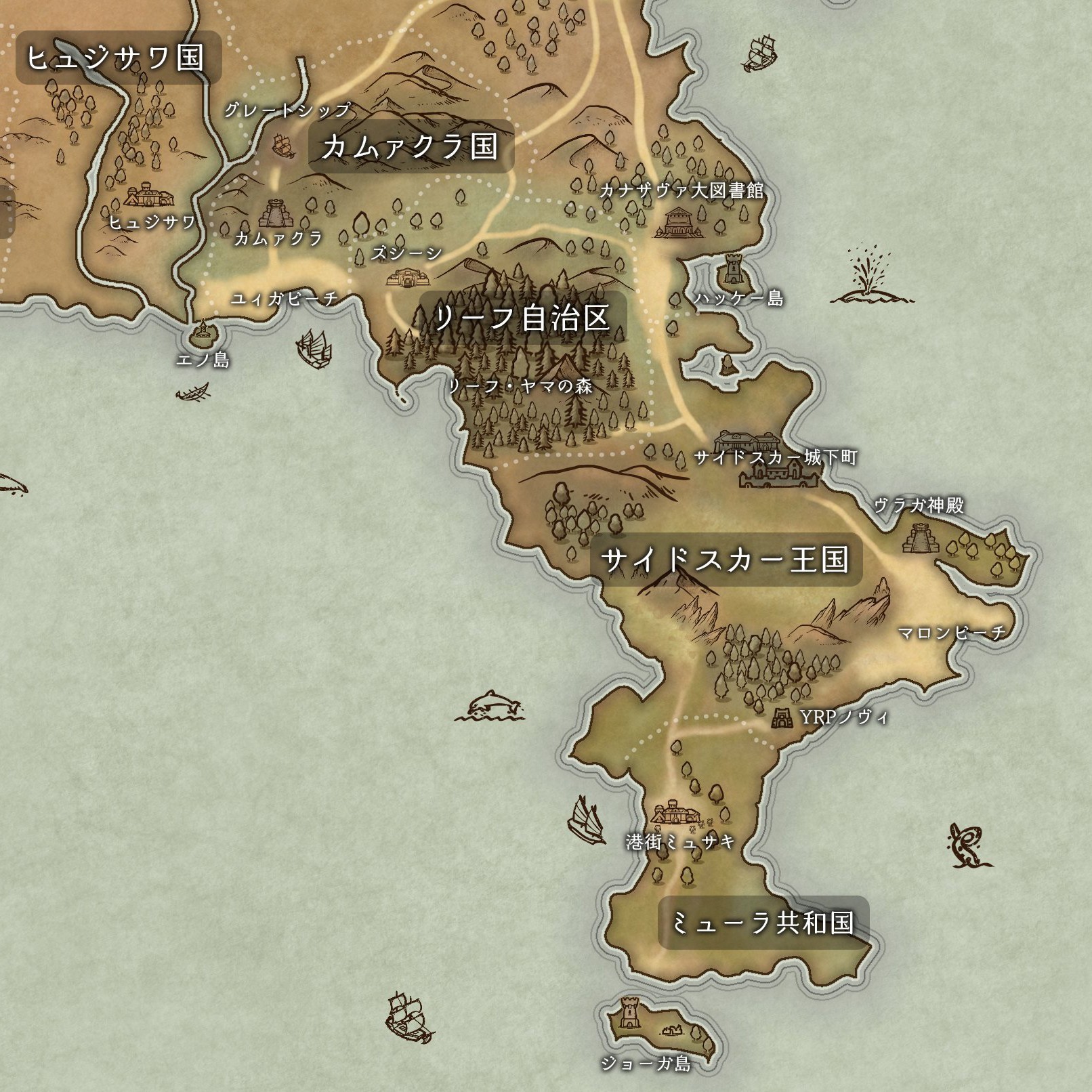1092x1092 pixels.
Task: Select the ジョーガ島 island tower marker
Action: [x=630, y=1013]
